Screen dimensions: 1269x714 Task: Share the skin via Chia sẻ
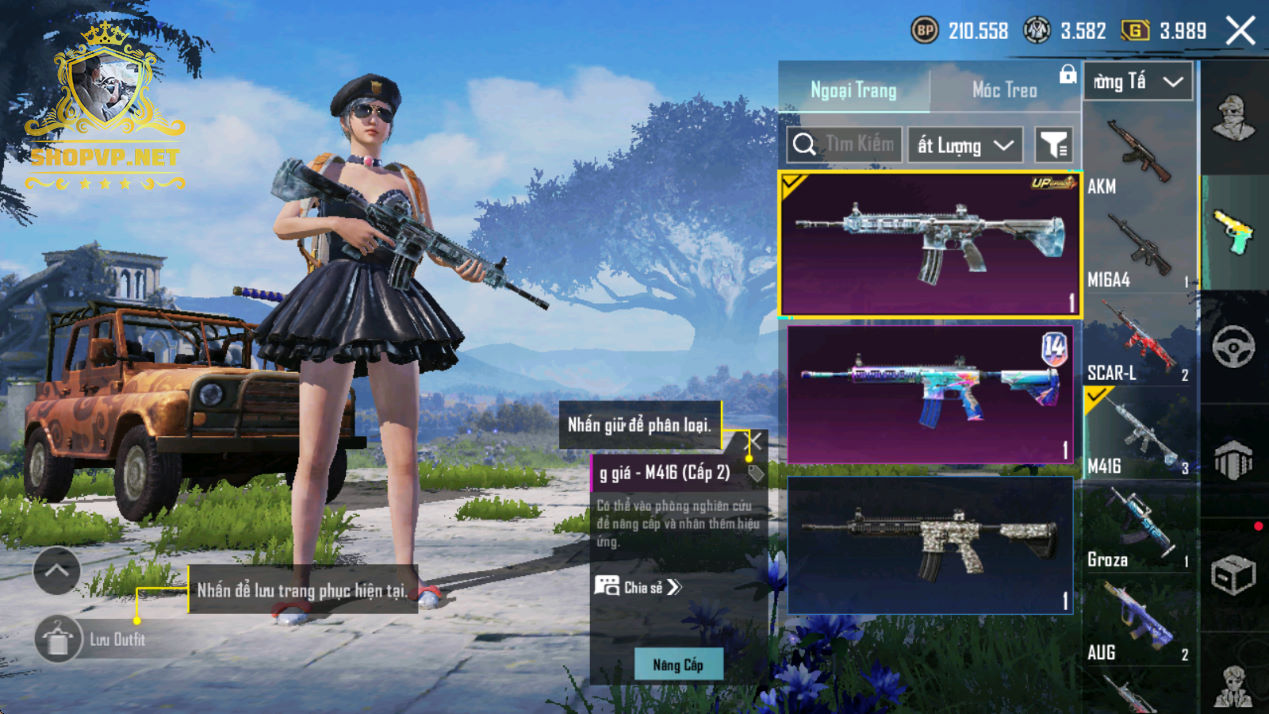tap(638, 587)
